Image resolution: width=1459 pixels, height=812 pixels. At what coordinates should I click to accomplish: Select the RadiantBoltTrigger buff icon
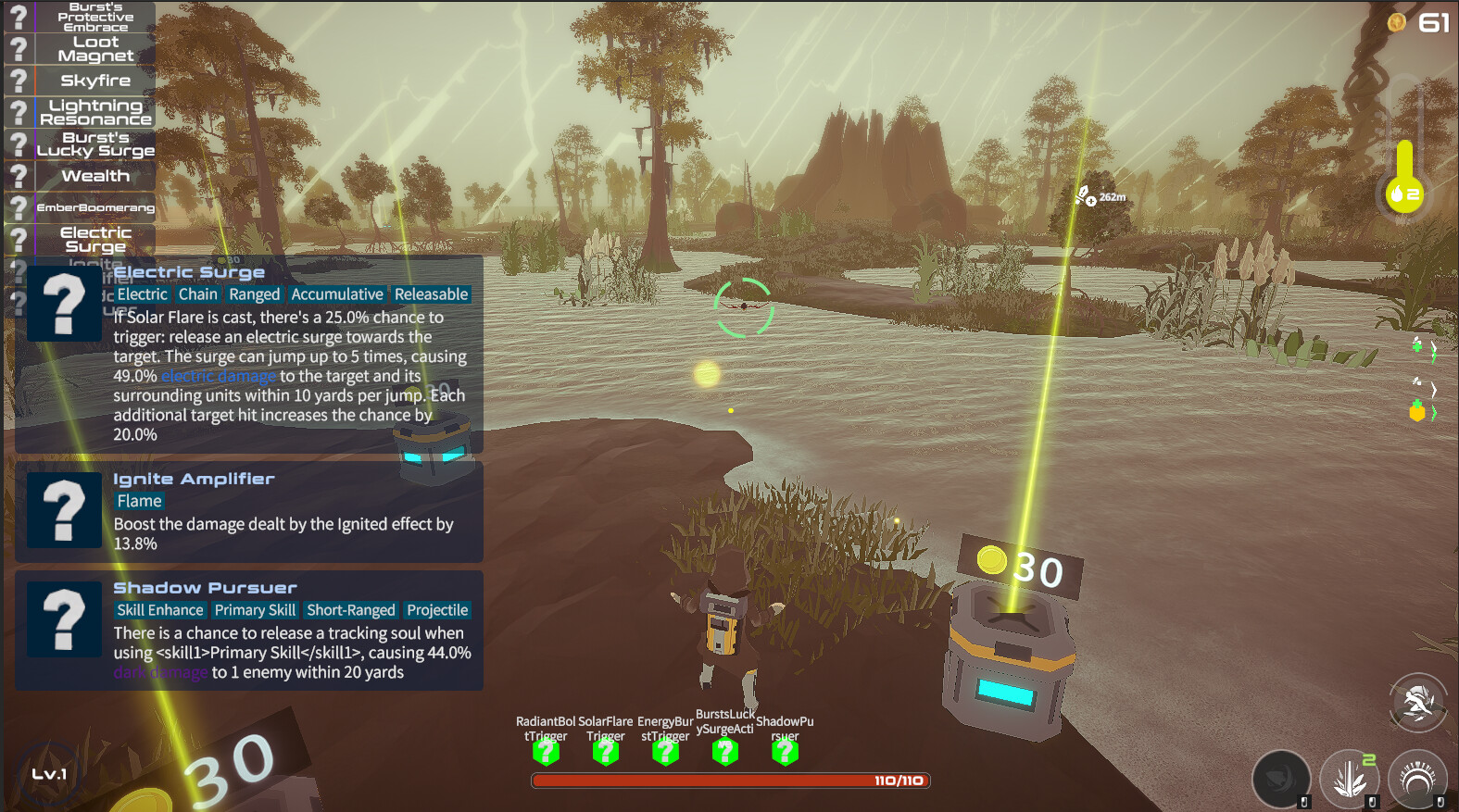tap(545, 752)
